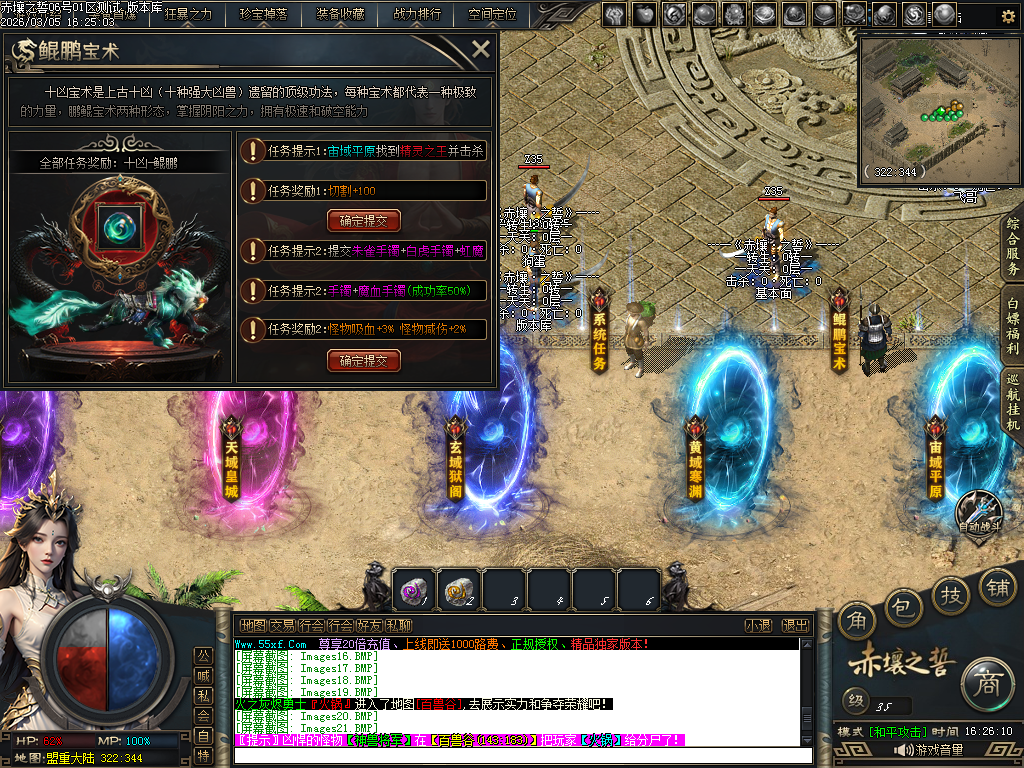Show the 战力排行 ranking menu
1024x768 pixels.
pyautogui.click(x=417, y=14)
